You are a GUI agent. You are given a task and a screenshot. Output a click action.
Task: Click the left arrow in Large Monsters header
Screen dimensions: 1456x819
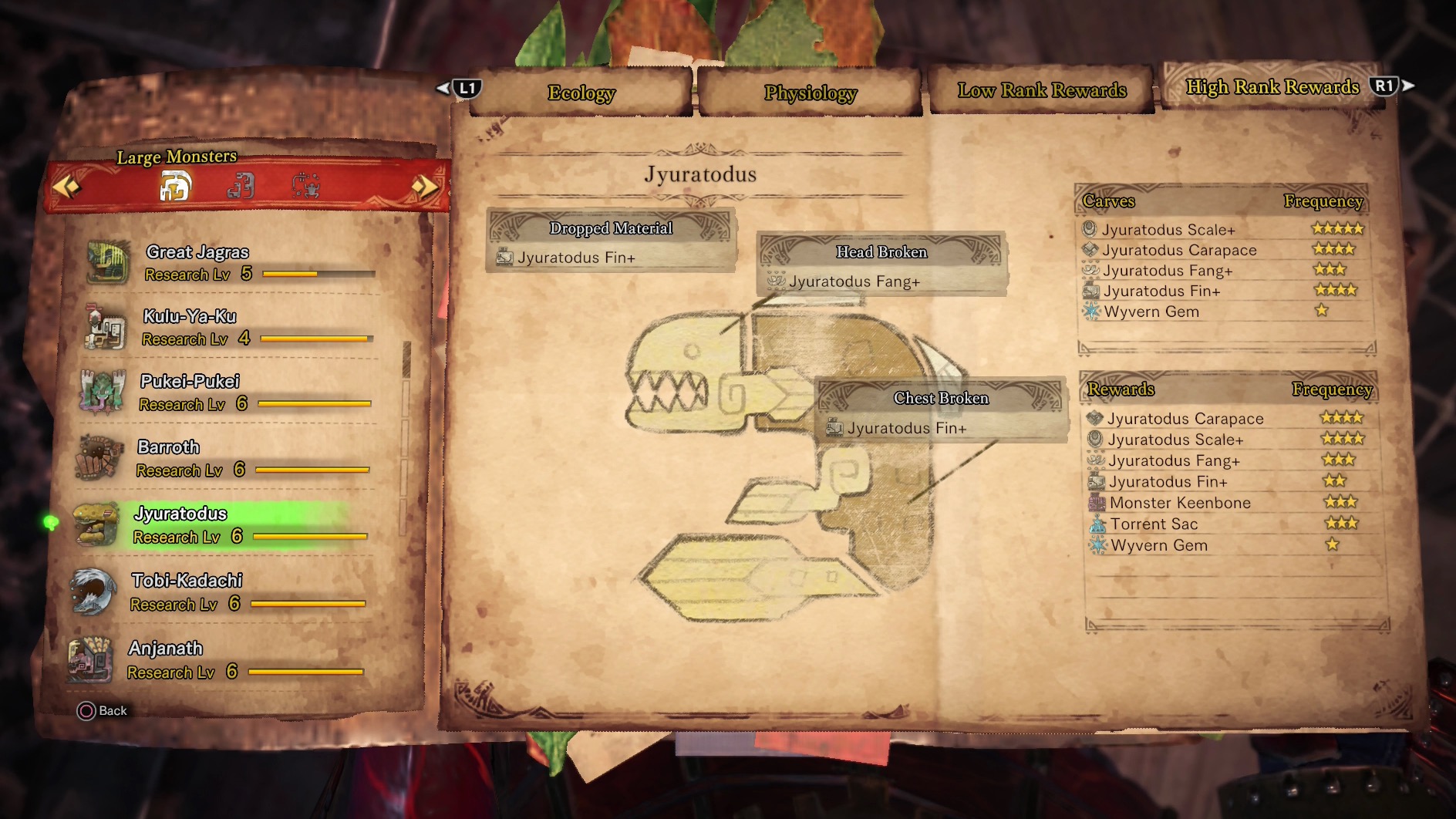[x=66, y=187]
